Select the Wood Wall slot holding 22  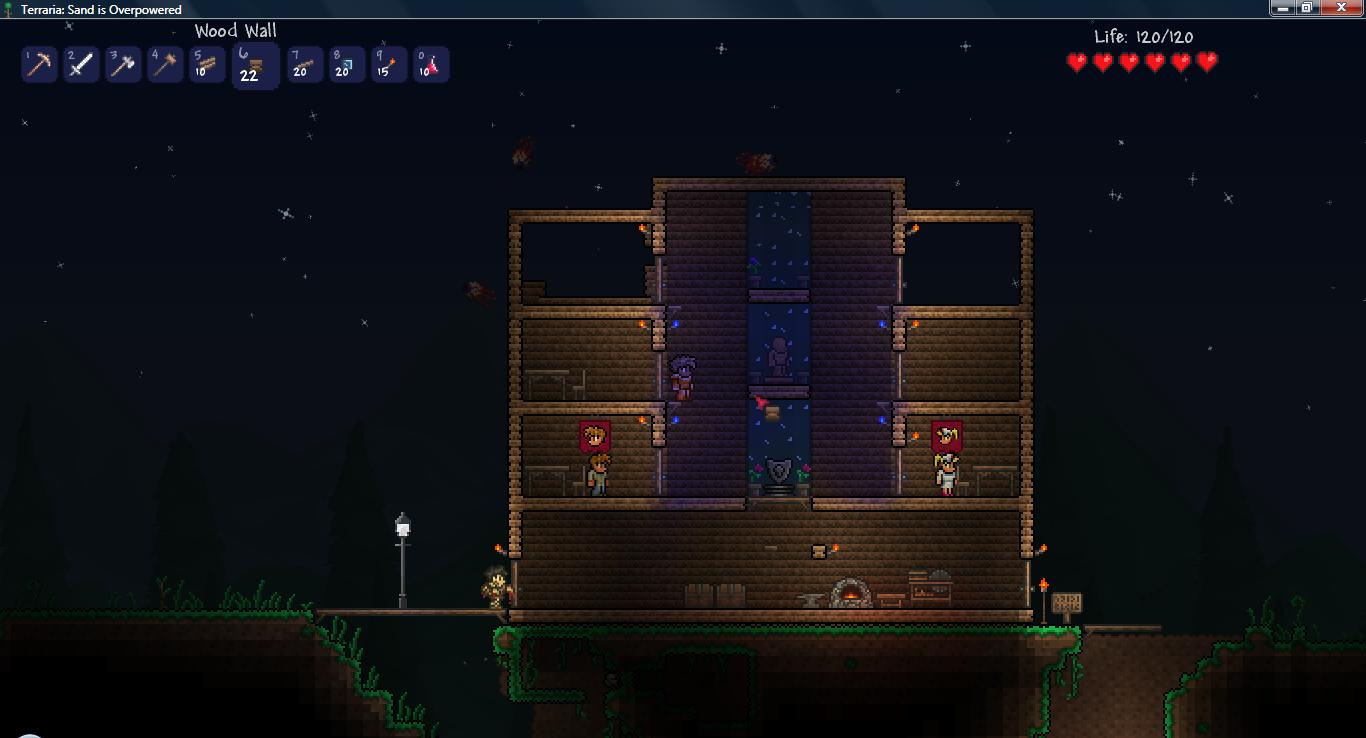(254, 66)
